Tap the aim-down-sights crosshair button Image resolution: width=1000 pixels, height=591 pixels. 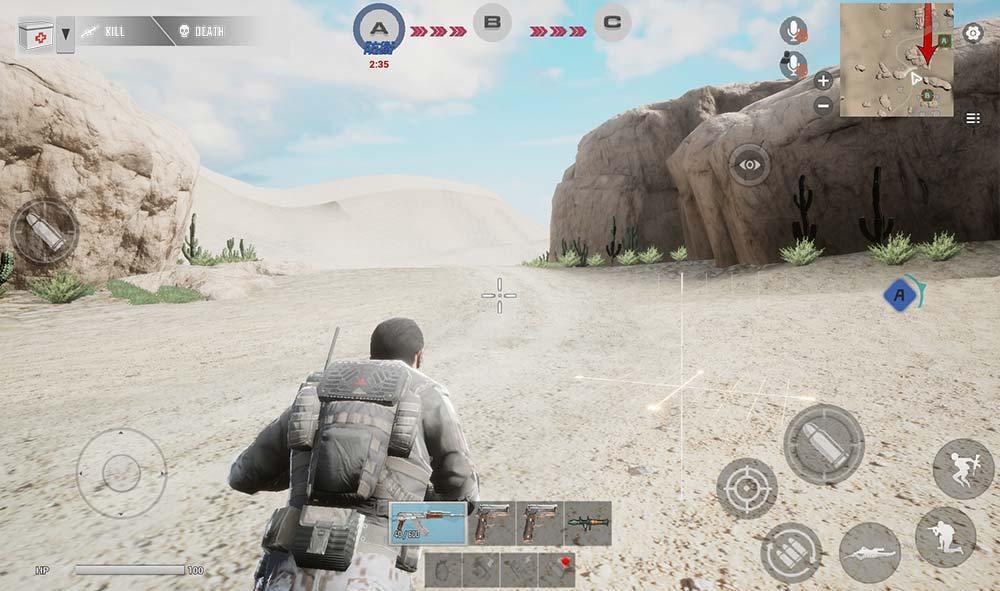747,489
